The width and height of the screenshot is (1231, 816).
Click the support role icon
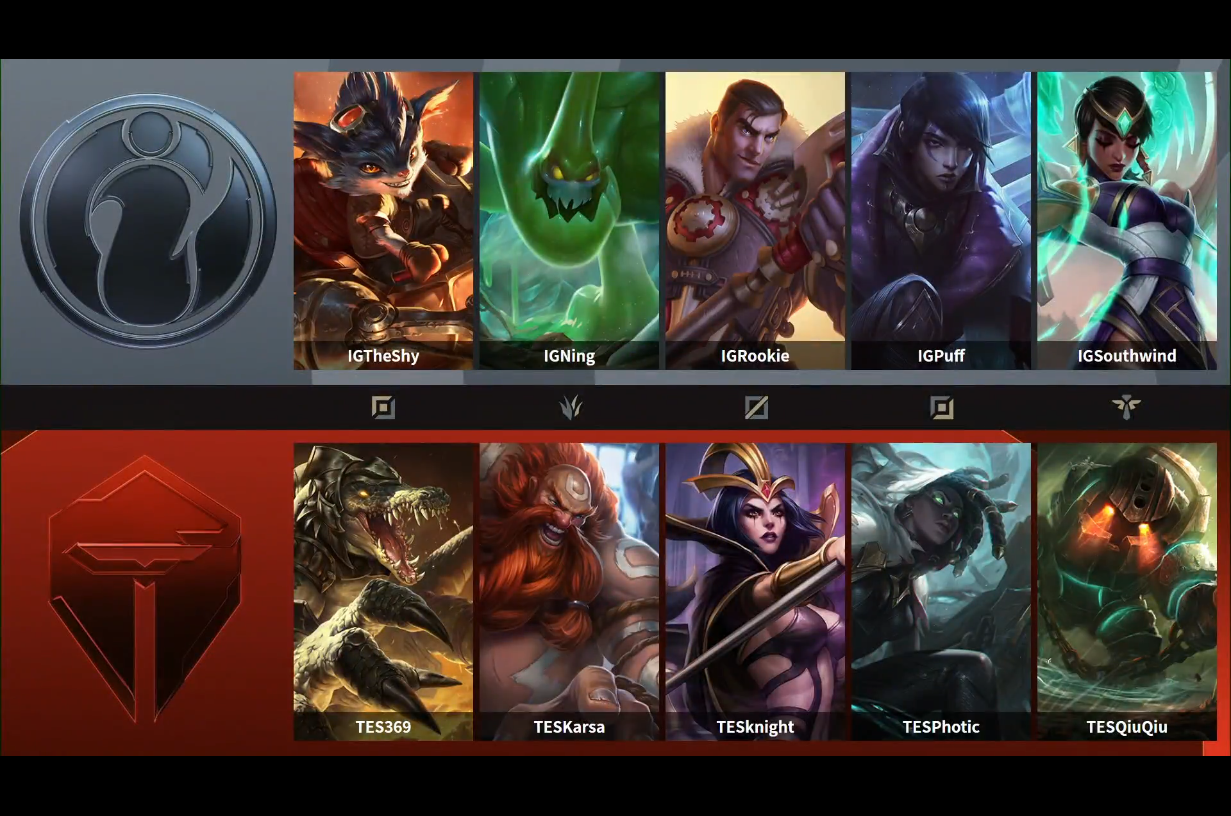click(x=1126, y=407)
